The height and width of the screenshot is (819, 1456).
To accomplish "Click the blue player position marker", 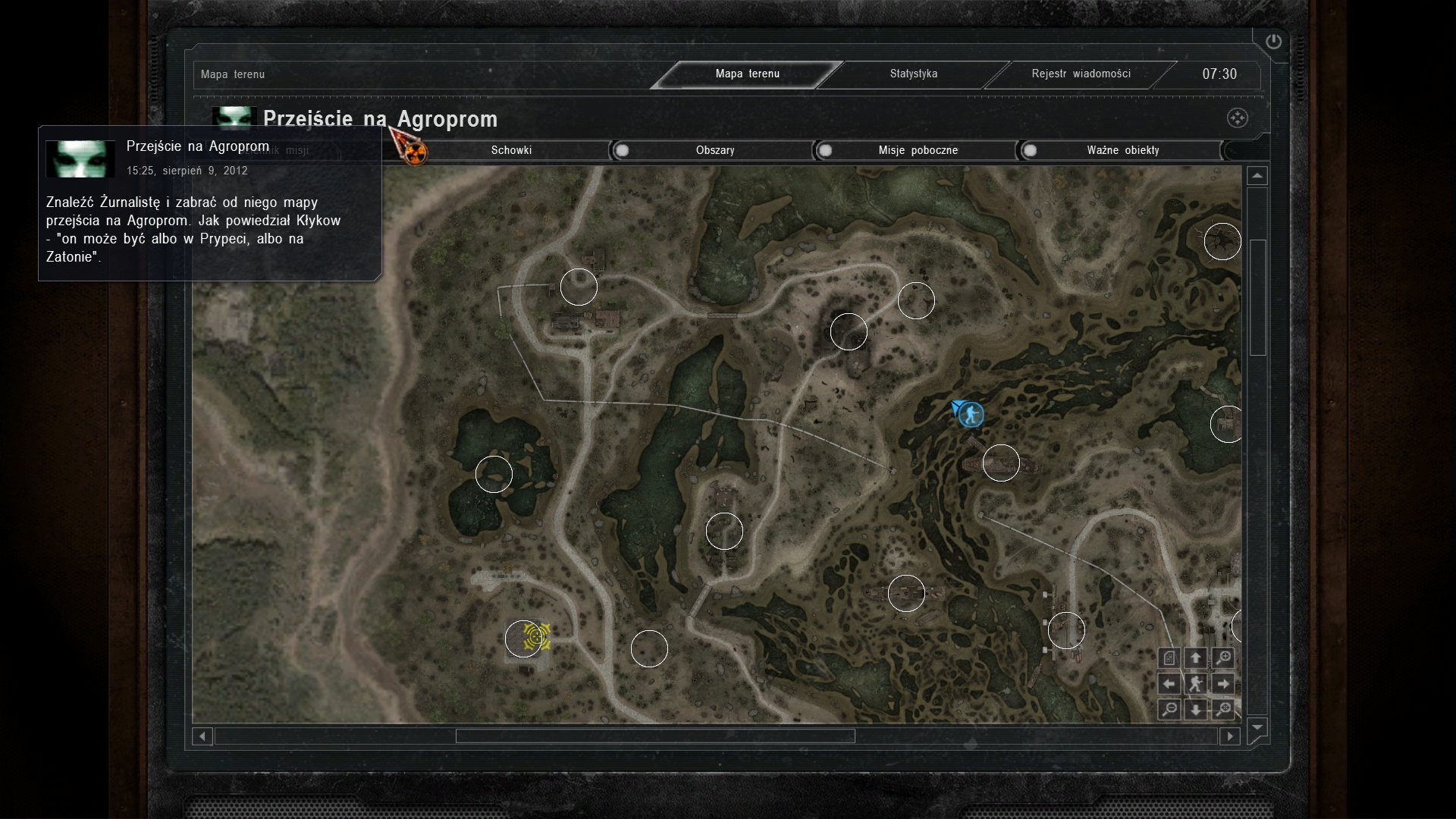I will click(970, 414).
